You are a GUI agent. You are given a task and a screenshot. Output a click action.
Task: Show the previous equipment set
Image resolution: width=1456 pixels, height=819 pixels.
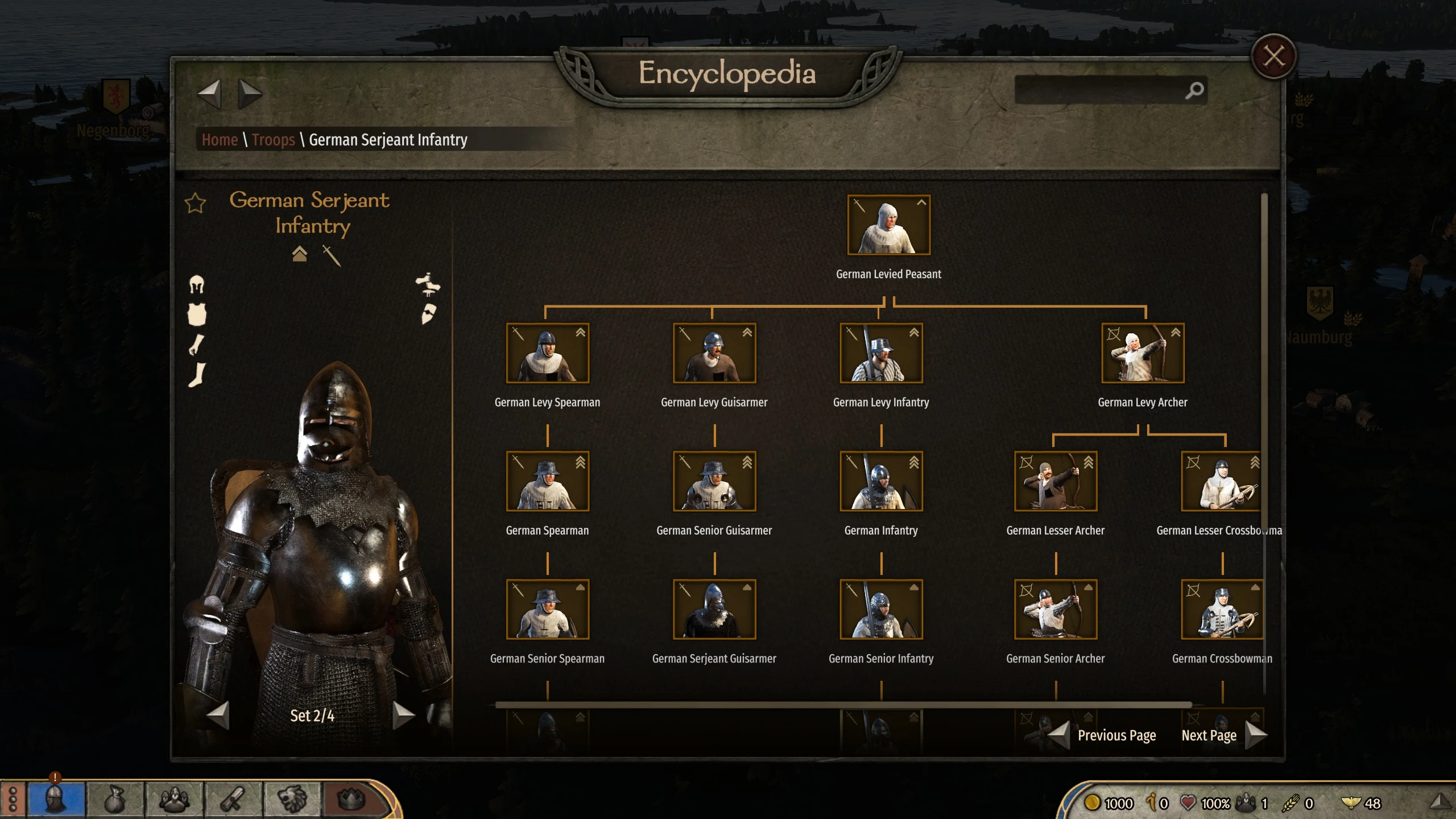(x=218, y=715)
